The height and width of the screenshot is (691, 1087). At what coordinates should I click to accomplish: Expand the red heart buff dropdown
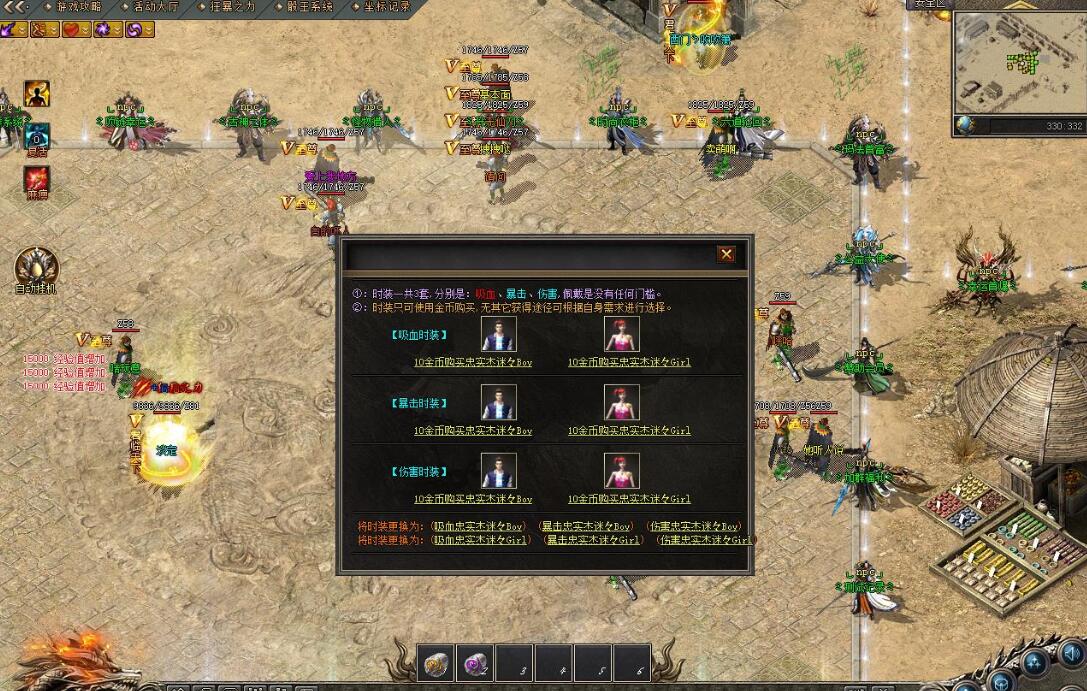pos(86,30)
